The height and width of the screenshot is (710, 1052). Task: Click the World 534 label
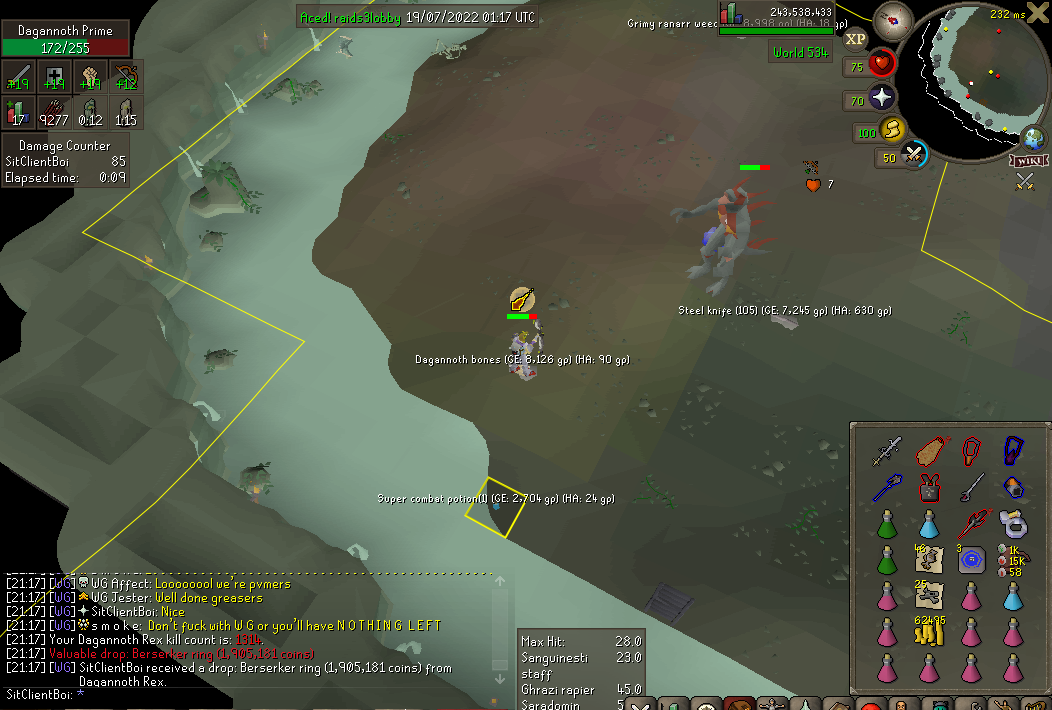click(x=799, y=52)
